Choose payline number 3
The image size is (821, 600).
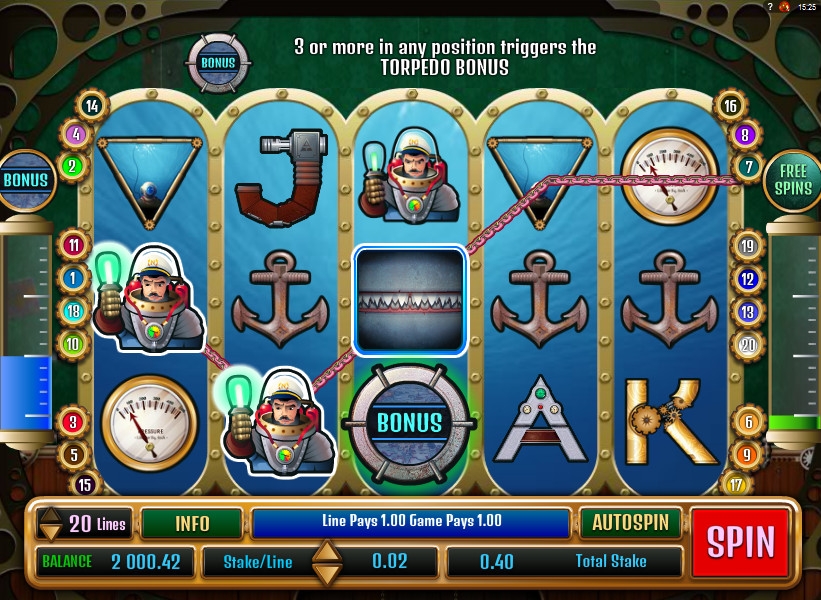click(x=73, y=422)
